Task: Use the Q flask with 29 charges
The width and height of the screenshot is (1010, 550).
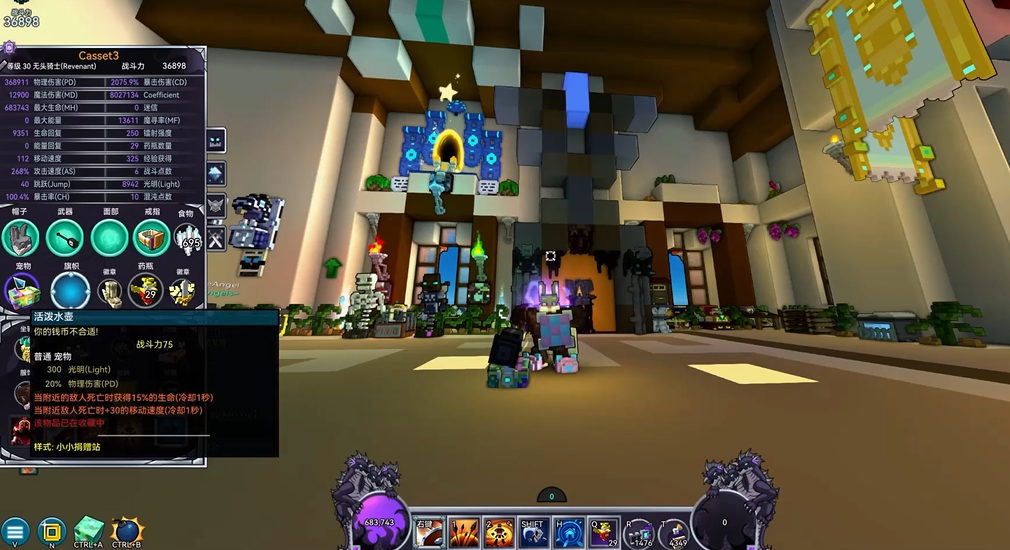Action: (x=603, y=532)
